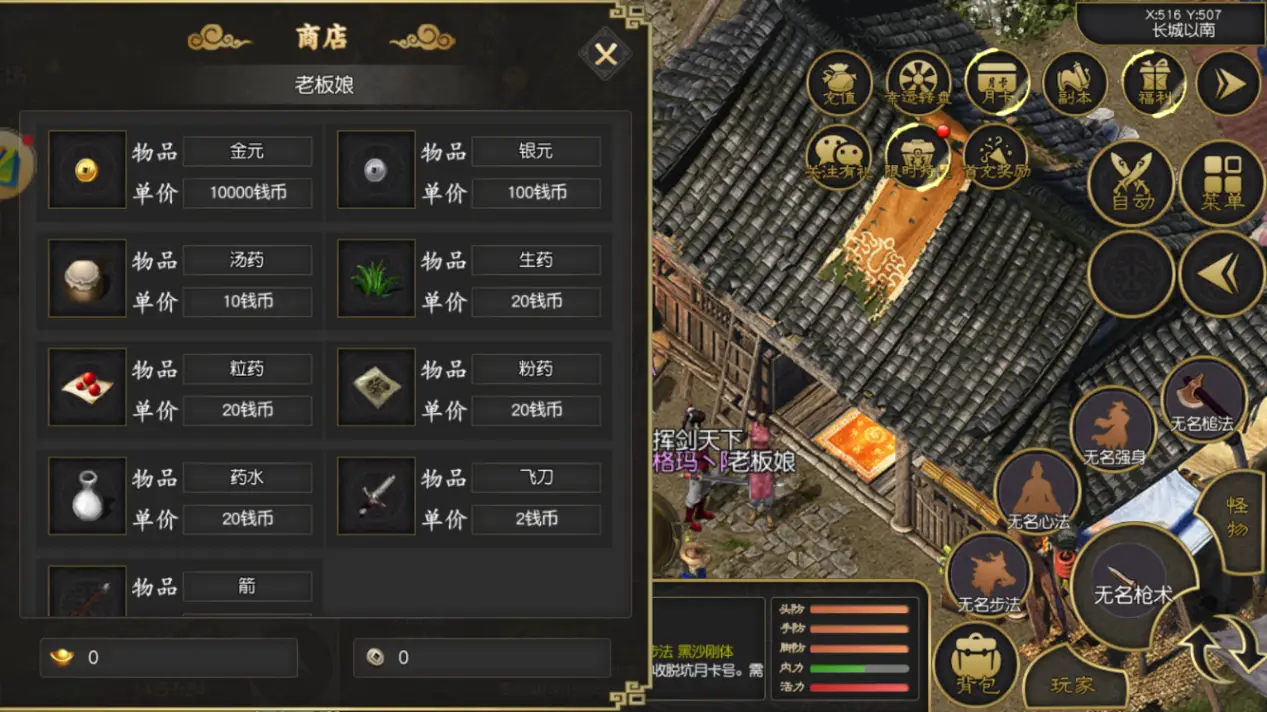Select the 粒药 red pills item

87,388
